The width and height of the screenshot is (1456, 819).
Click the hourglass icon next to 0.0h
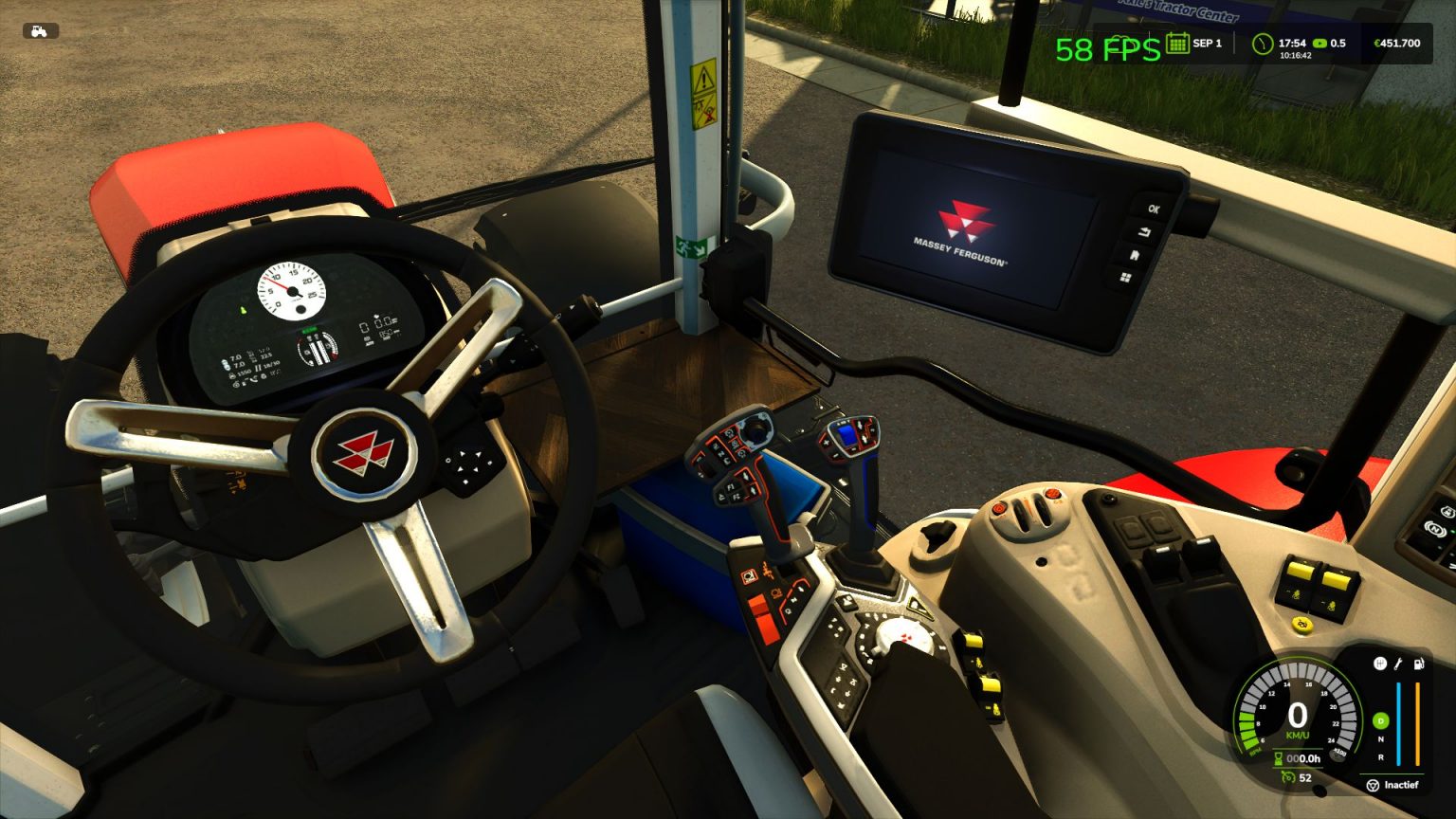[1278, 758]
